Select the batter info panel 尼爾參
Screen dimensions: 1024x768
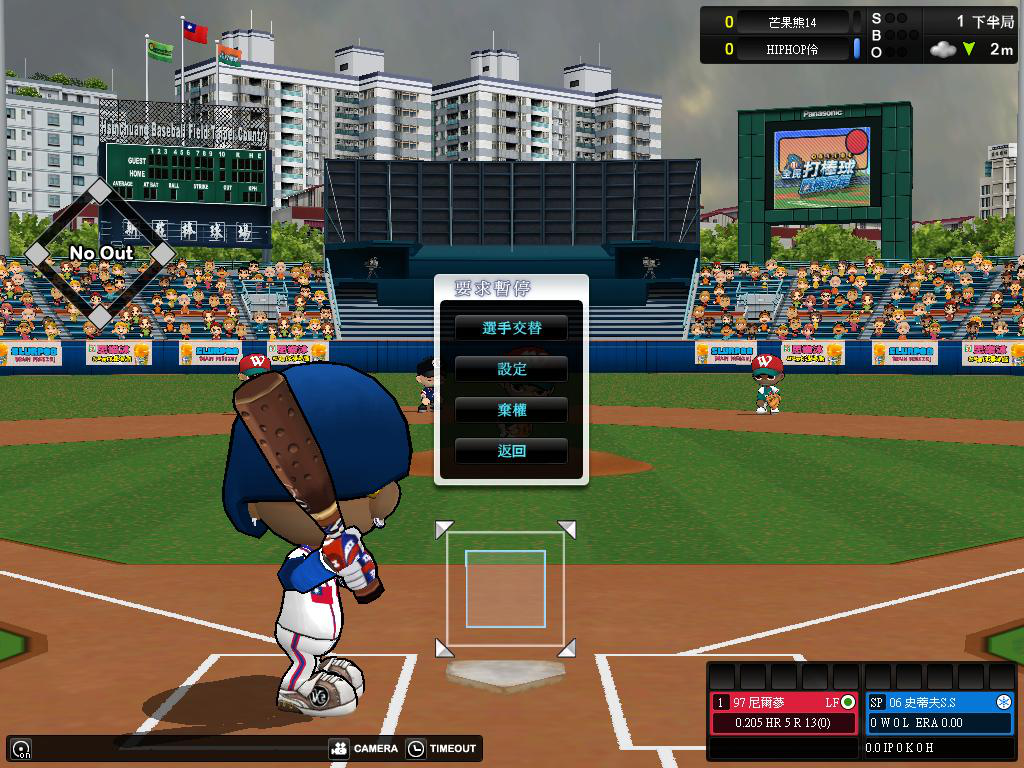(784, 712)
